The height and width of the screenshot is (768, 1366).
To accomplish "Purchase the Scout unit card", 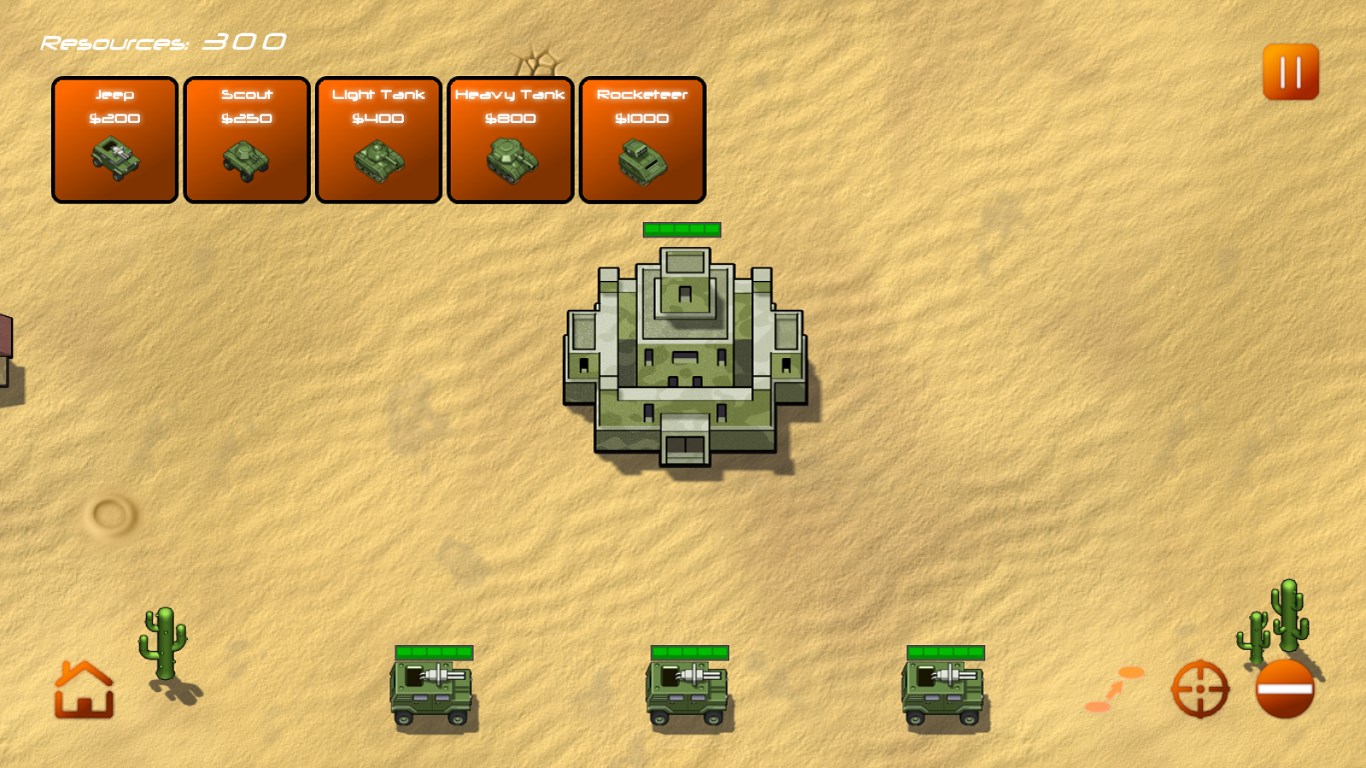I will 247,140.
